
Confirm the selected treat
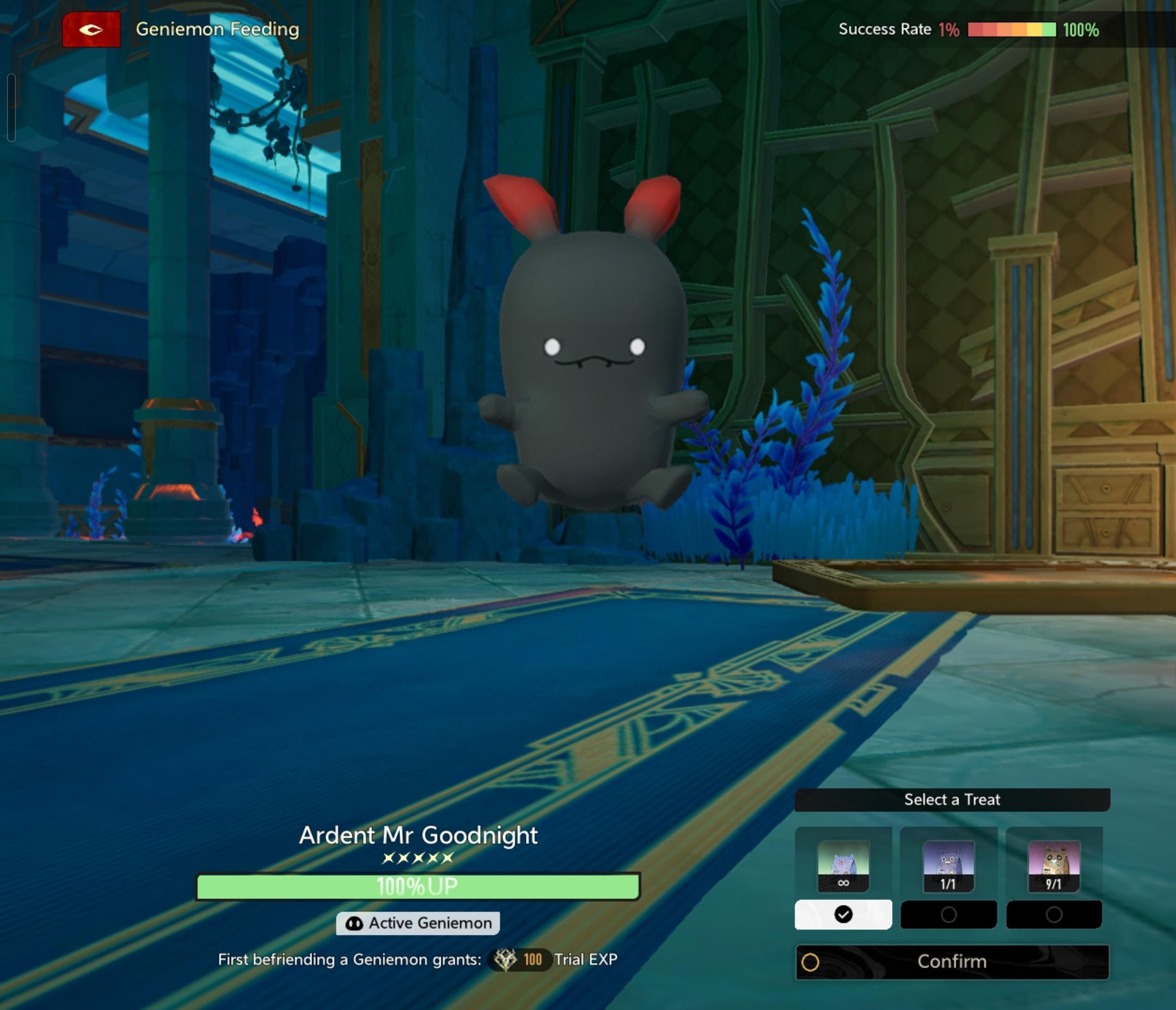[952, 962]
